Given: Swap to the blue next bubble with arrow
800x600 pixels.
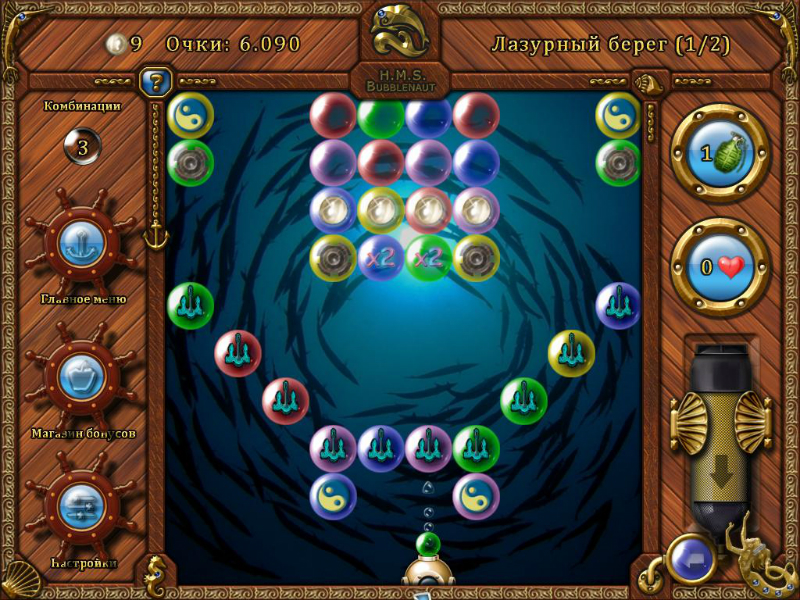Looking at the screenshot, I should (x=692, y=559).
